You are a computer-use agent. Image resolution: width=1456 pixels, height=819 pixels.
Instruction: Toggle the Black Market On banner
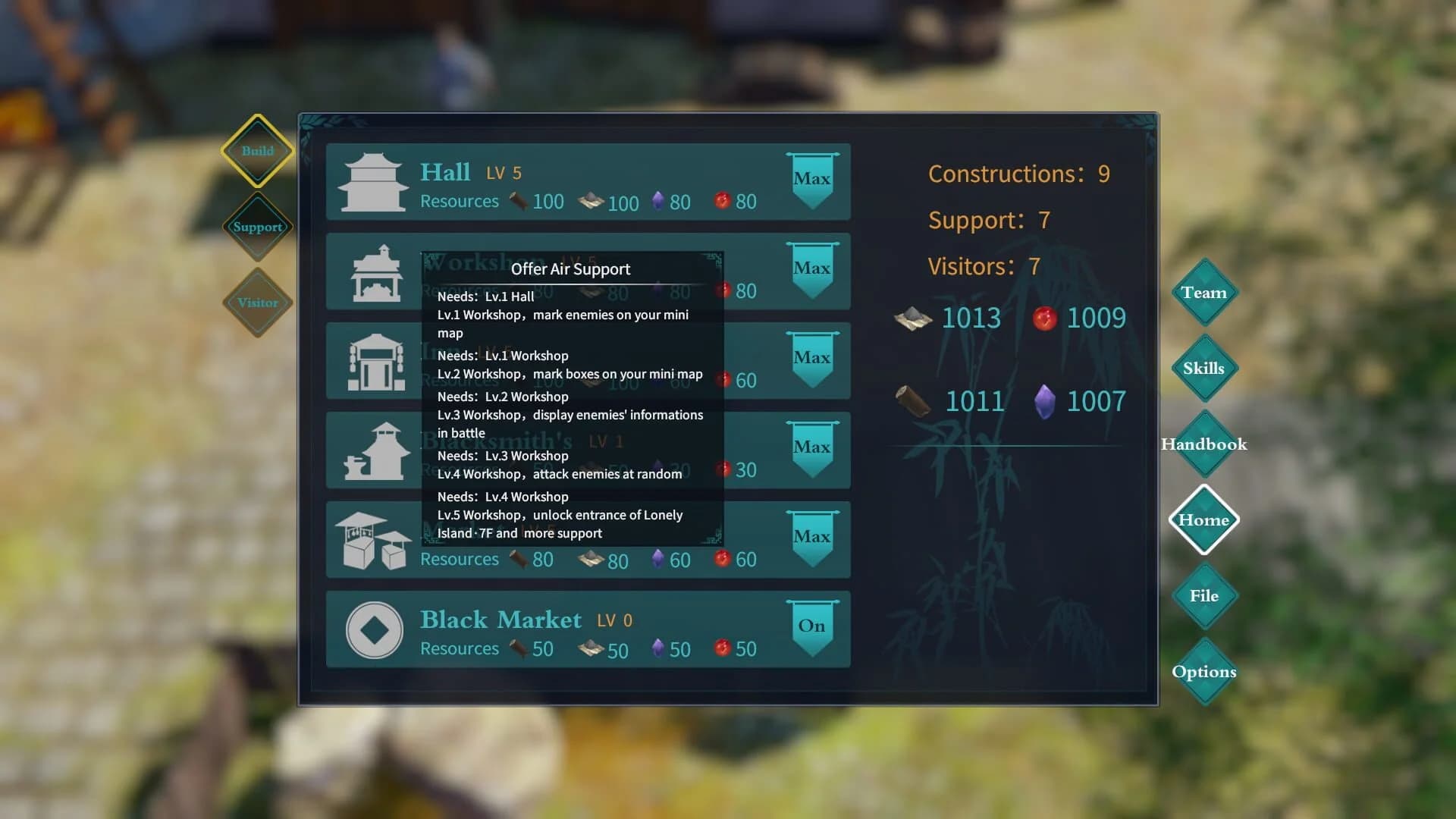pyautogui.click(x=812, y=623)
